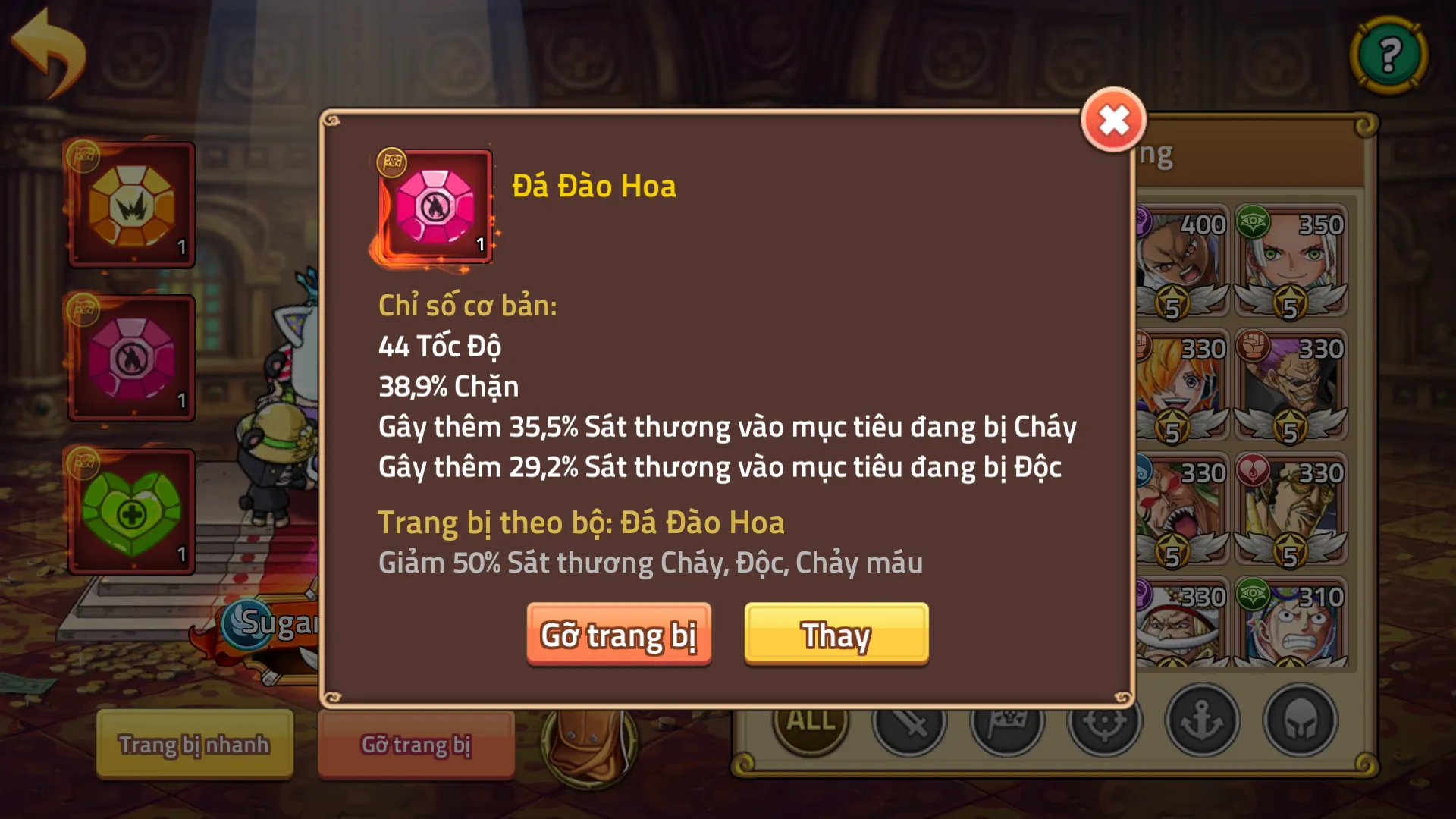Click the Đá Đào Hoa gem icon in dialog

coord(435,206)
